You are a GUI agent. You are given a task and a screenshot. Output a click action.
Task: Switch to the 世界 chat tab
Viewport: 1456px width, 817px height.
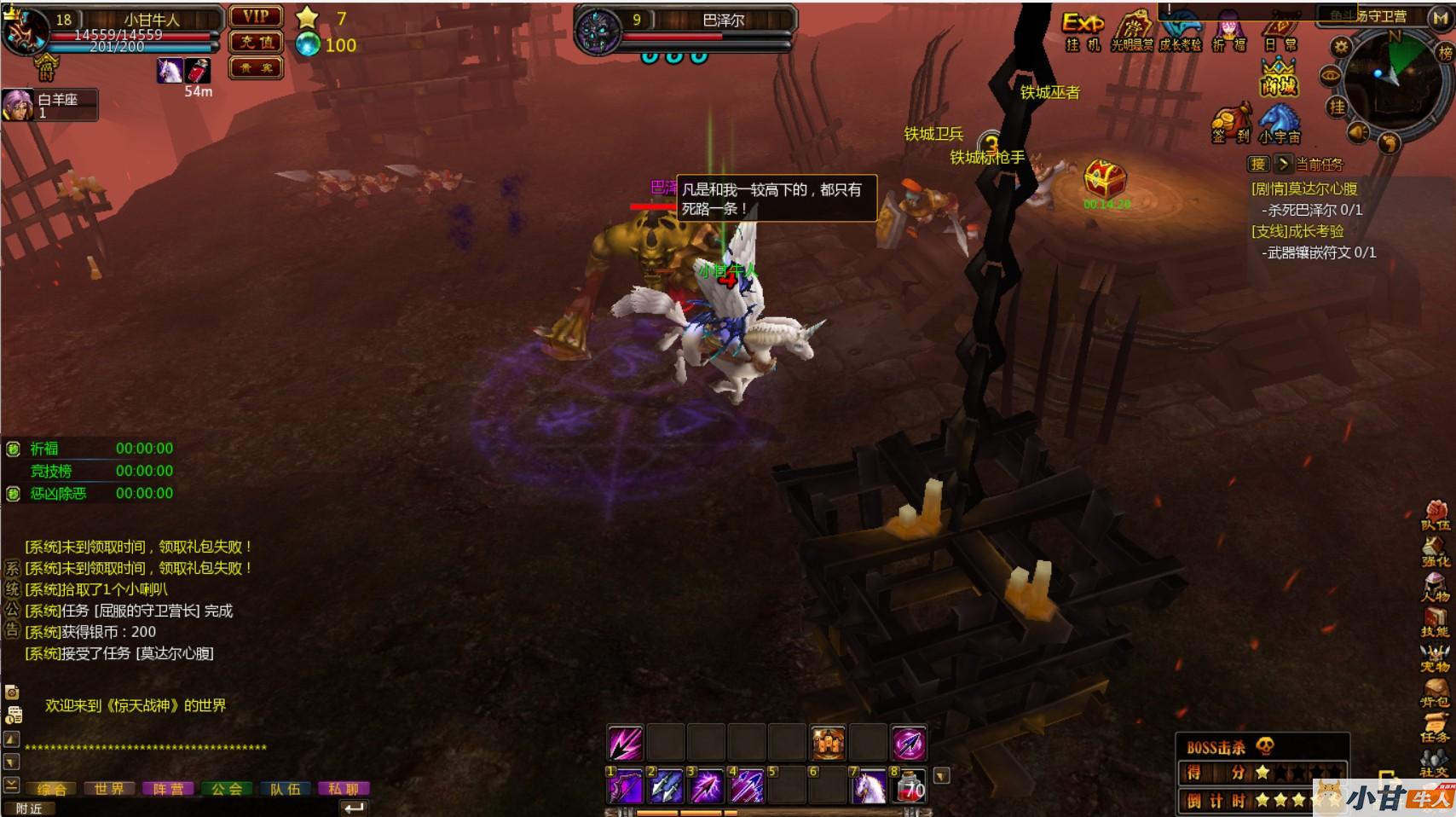[109, 789]
